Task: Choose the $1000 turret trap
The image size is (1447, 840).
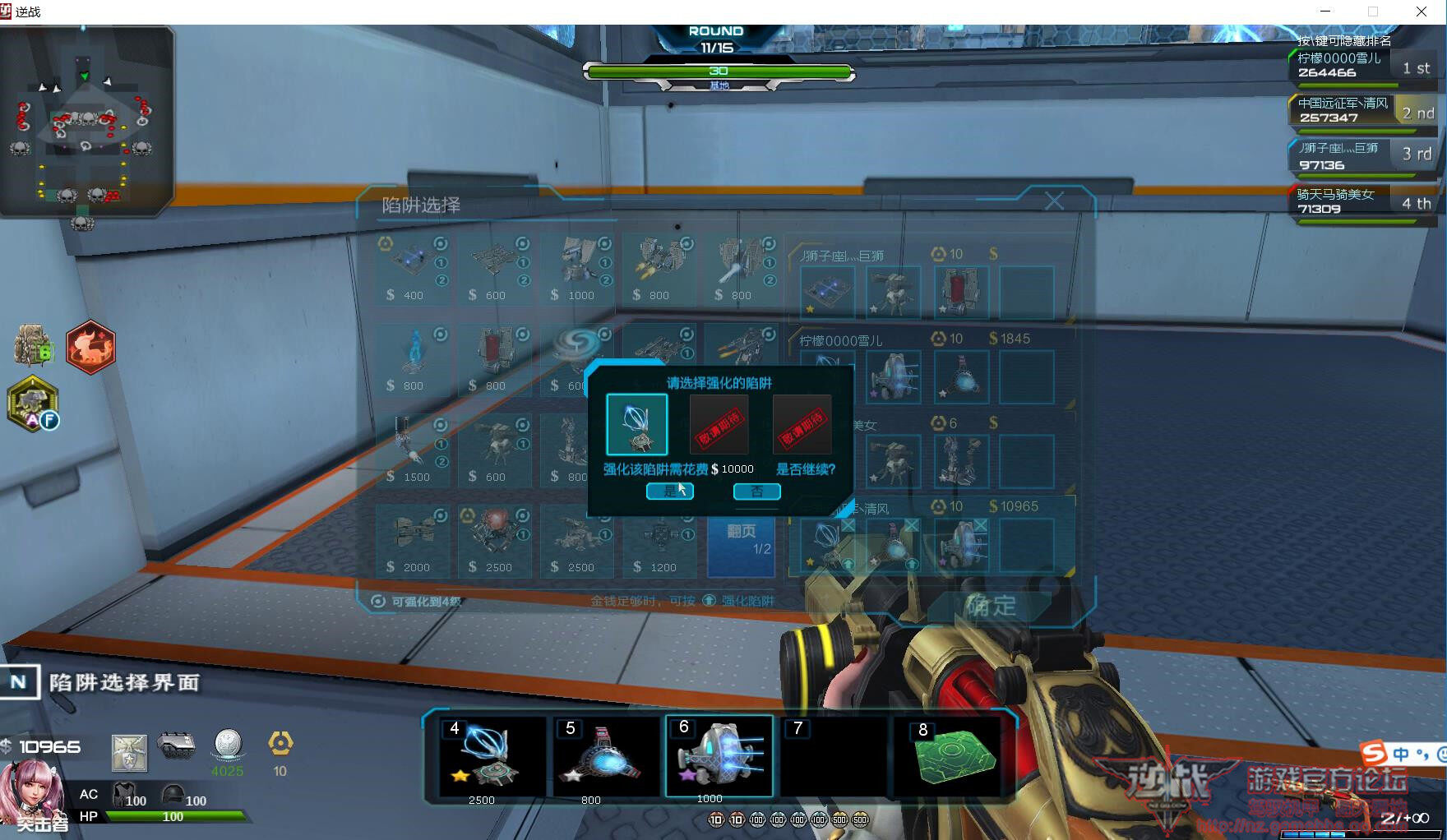Action: pos(578,268)
